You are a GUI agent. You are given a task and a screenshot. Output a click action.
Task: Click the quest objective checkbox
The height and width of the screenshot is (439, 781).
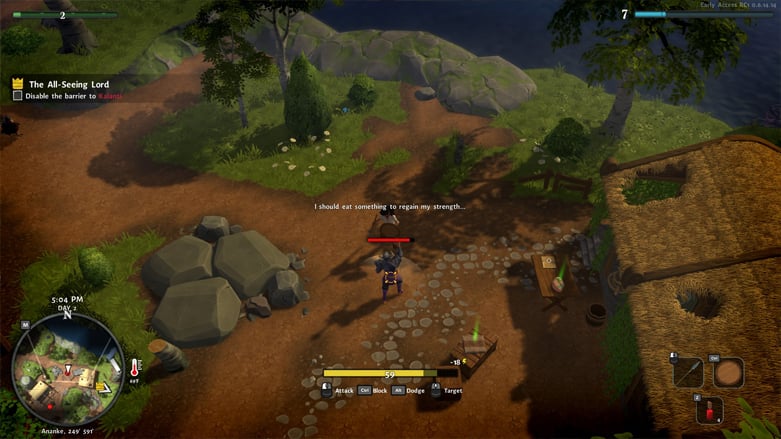(x=17, y=96)
